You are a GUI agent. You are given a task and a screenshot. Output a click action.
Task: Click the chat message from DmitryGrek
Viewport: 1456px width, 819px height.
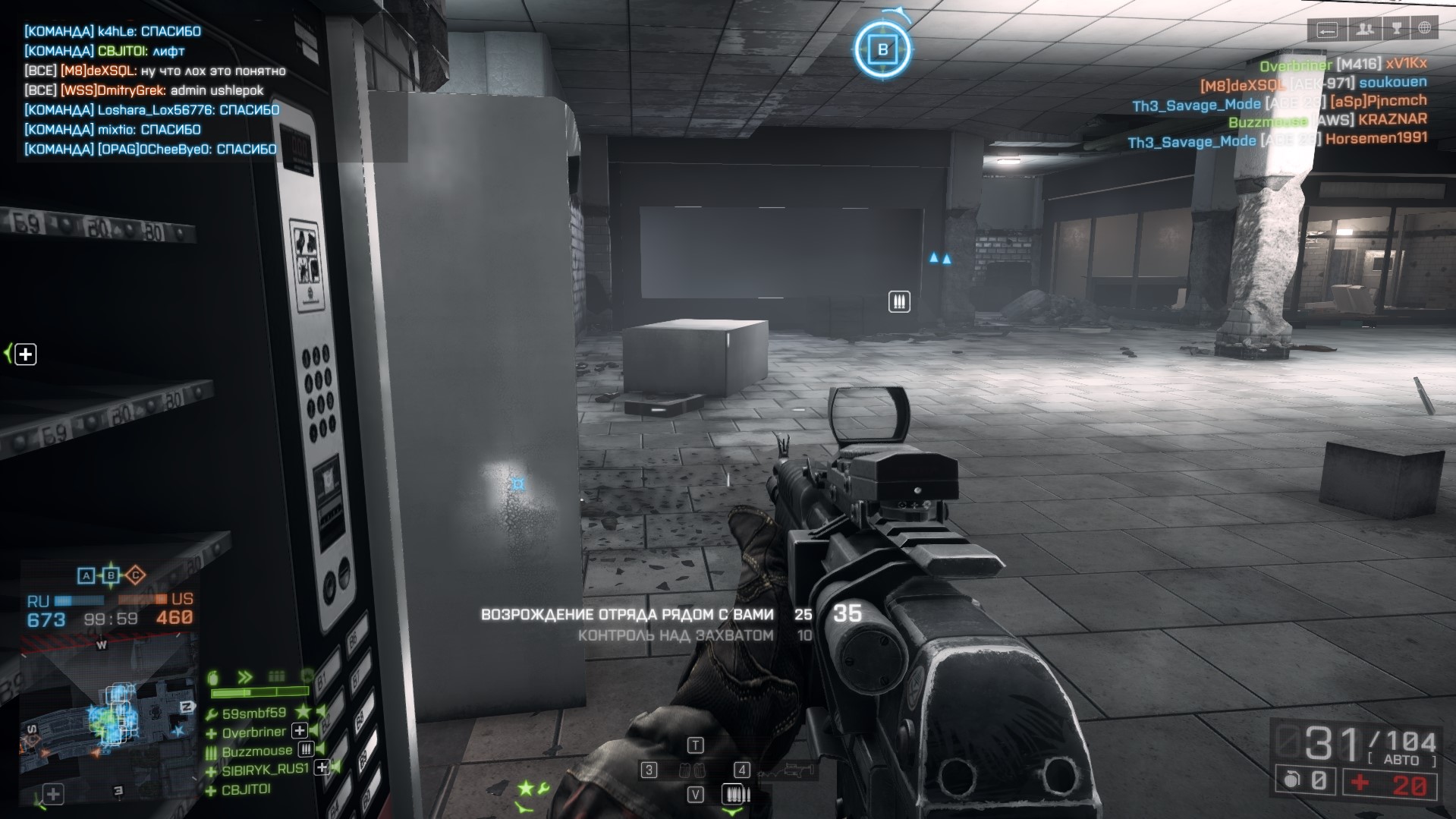[x=144, y=90]
